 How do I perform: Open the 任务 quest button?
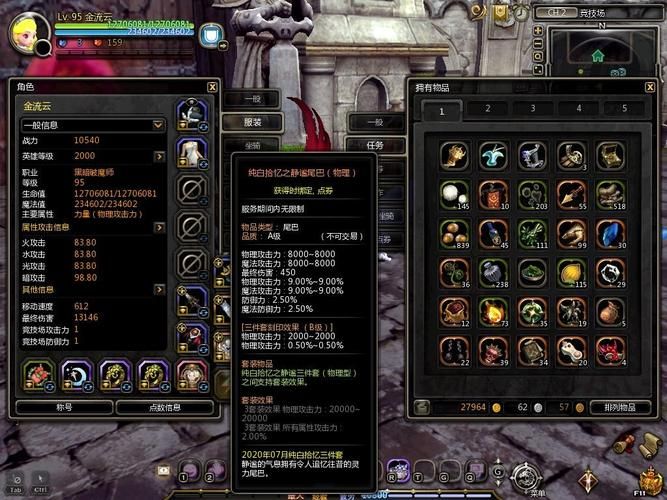click(375, 145)
